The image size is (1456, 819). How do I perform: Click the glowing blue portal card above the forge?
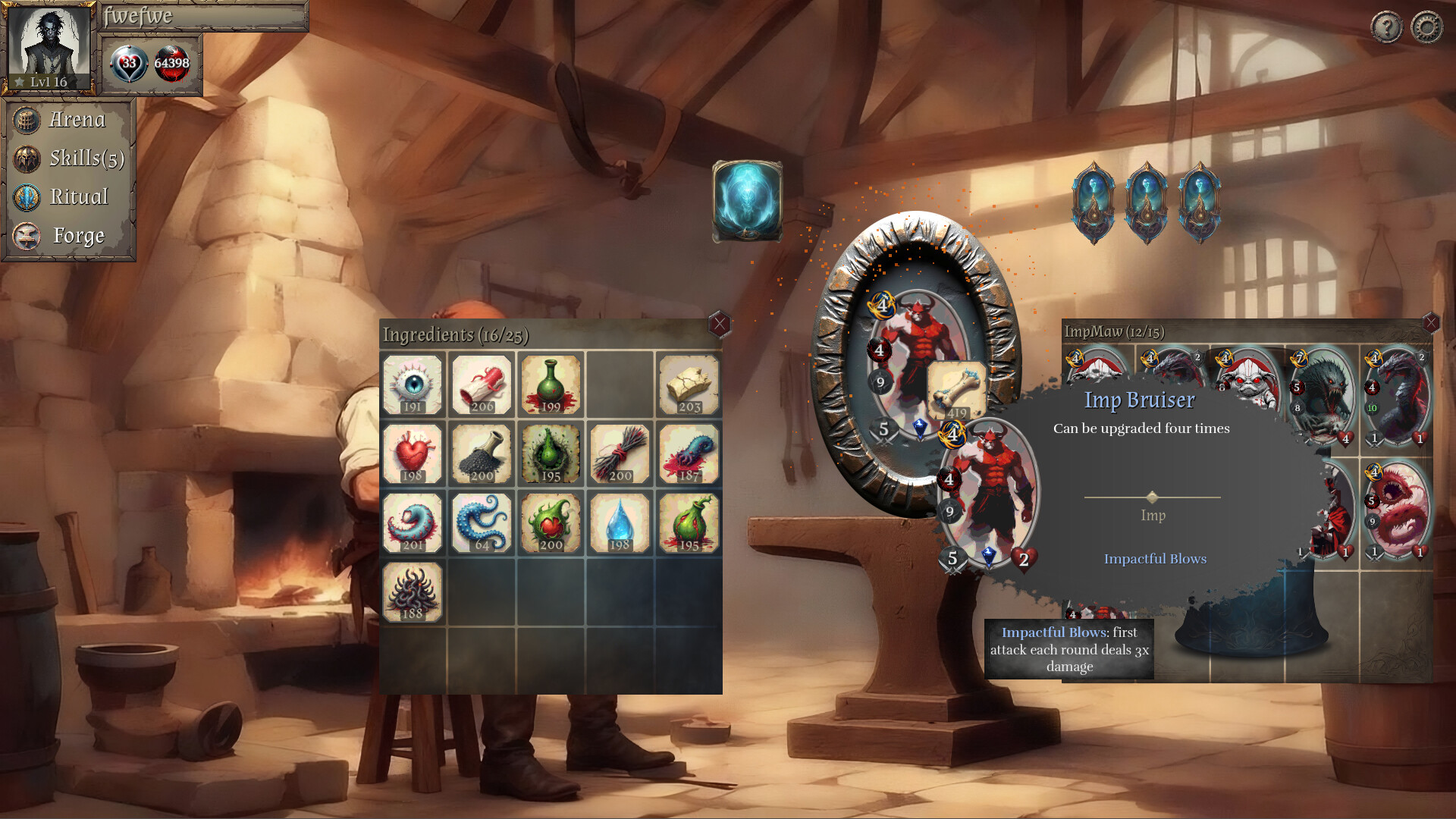pyautogui.click(x=749, y=201)
